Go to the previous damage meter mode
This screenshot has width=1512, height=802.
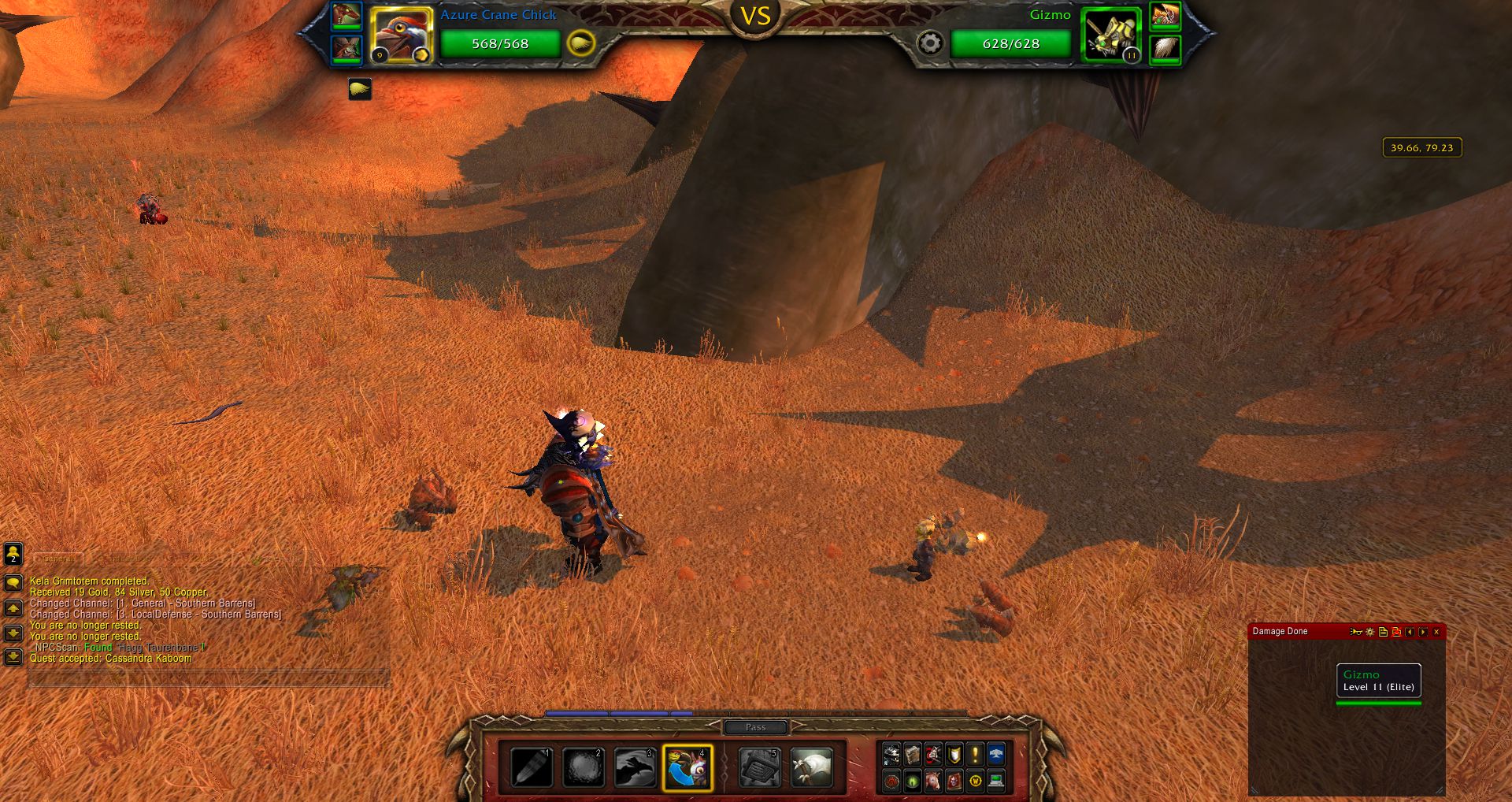click(1410, 632)
